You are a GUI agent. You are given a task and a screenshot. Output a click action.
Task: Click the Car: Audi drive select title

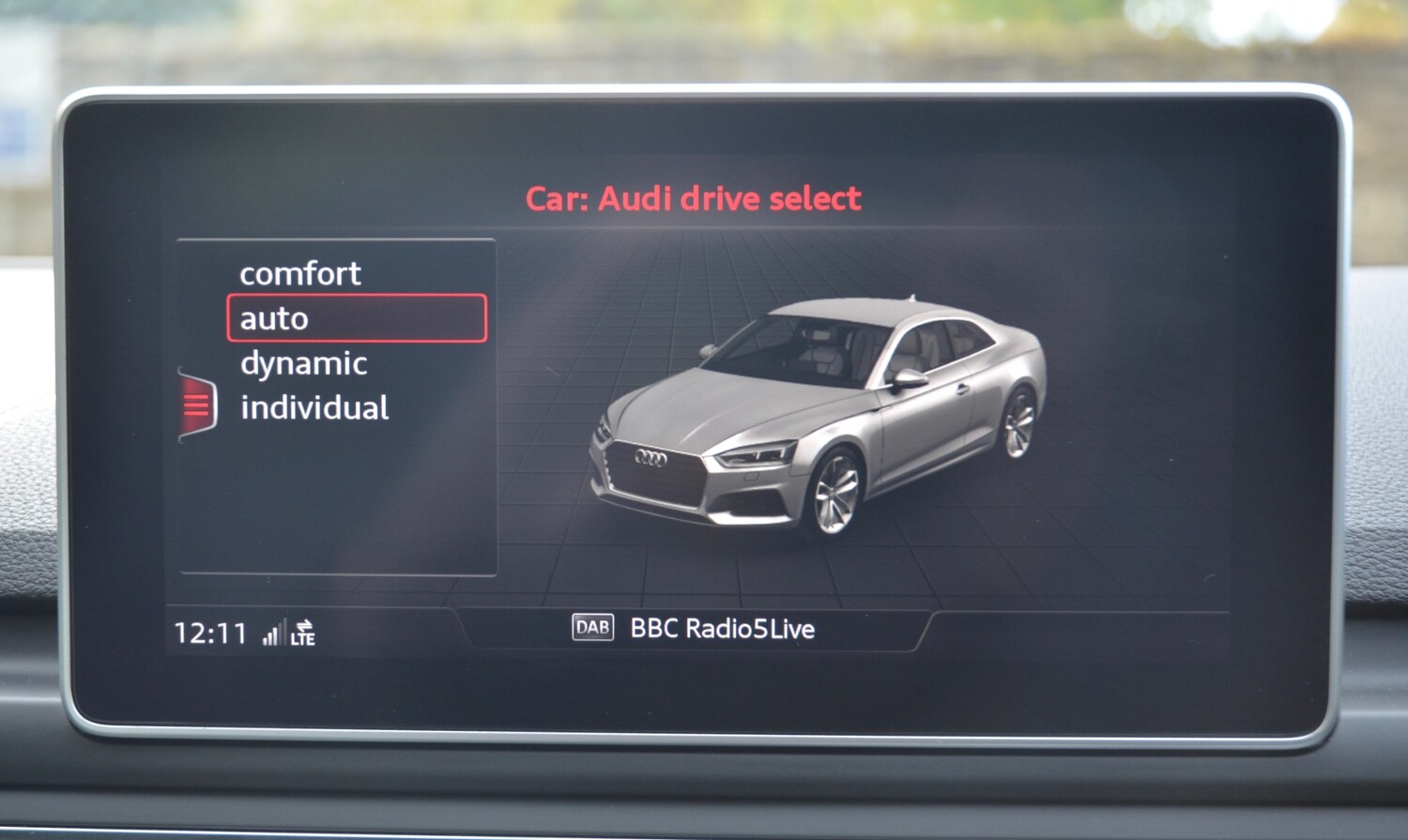(694, 198)
